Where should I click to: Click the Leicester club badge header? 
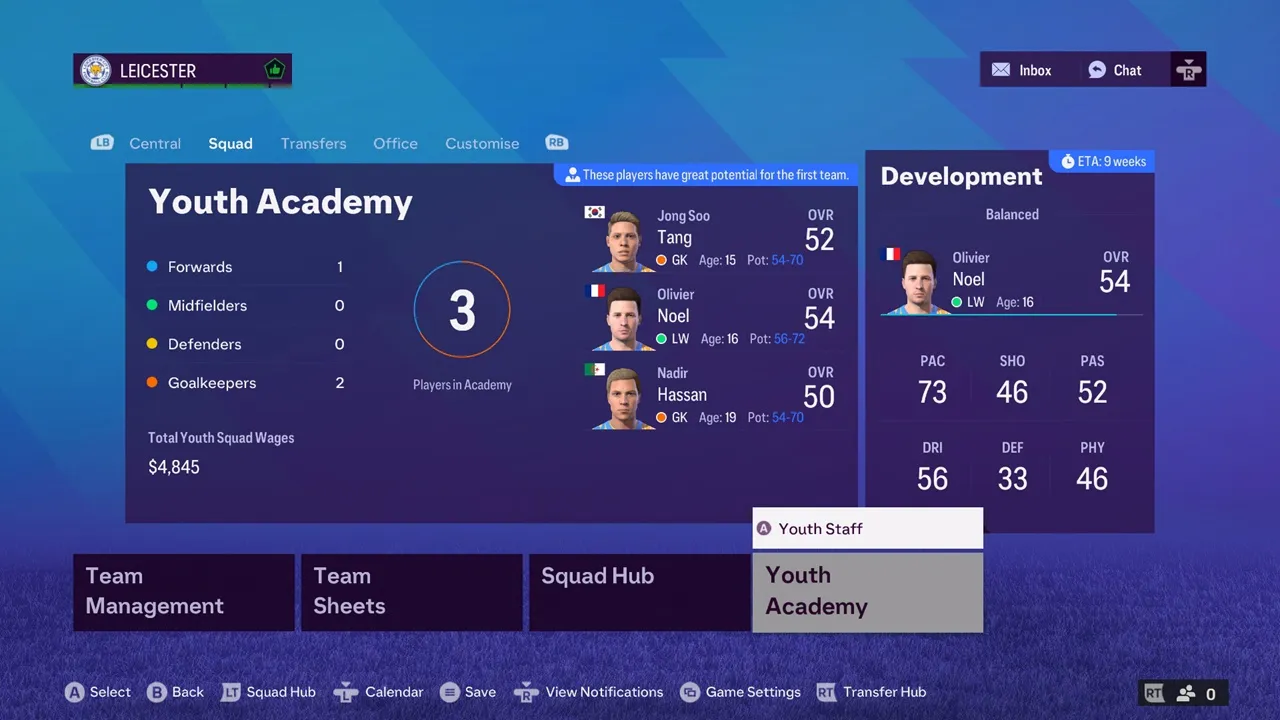[182, 70]
